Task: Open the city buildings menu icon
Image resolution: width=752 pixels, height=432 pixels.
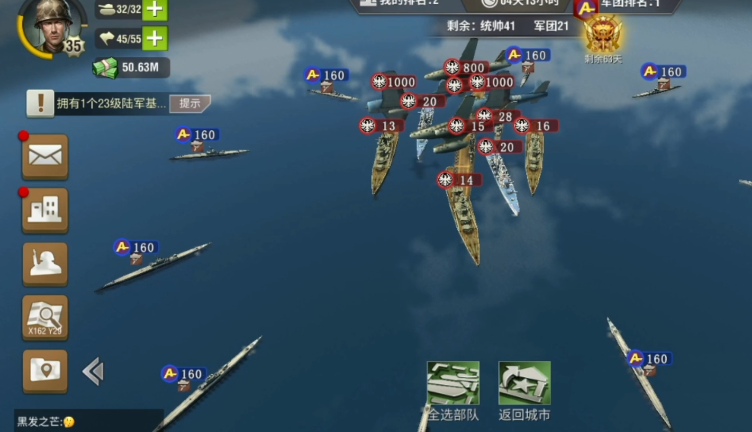Action: pyautogui.click(x=45, y=210)
